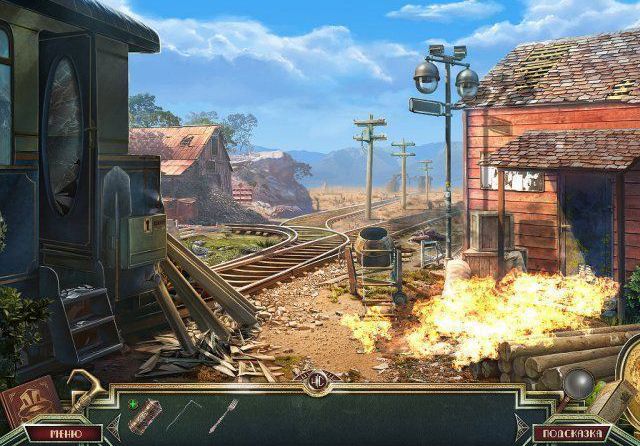Select the fork in the inventory
The width and height of the screenshot is (640, 446).
pos(222,414)
